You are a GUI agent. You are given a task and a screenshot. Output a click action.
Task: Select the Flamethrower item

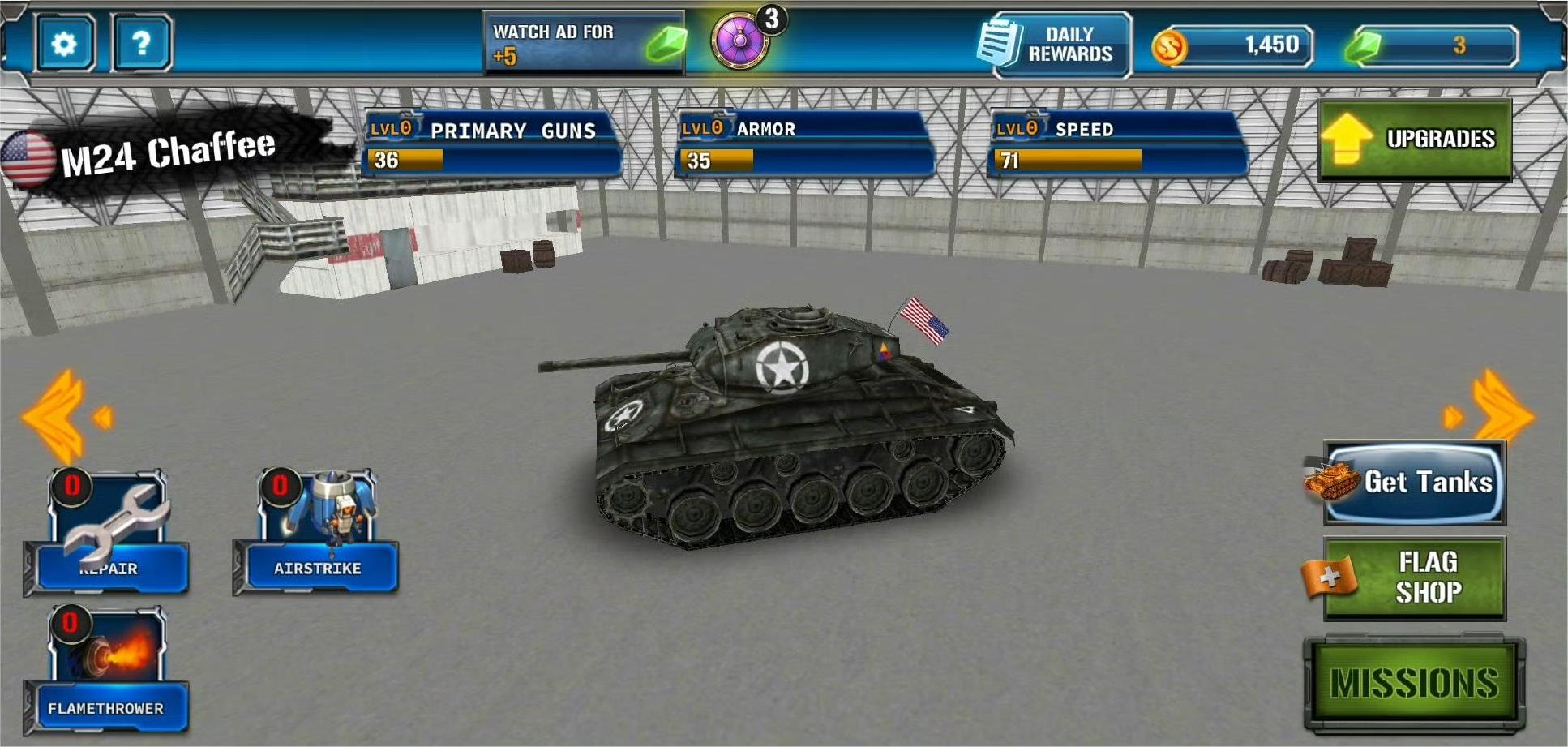pyautogui.click(x=106, y=670)
